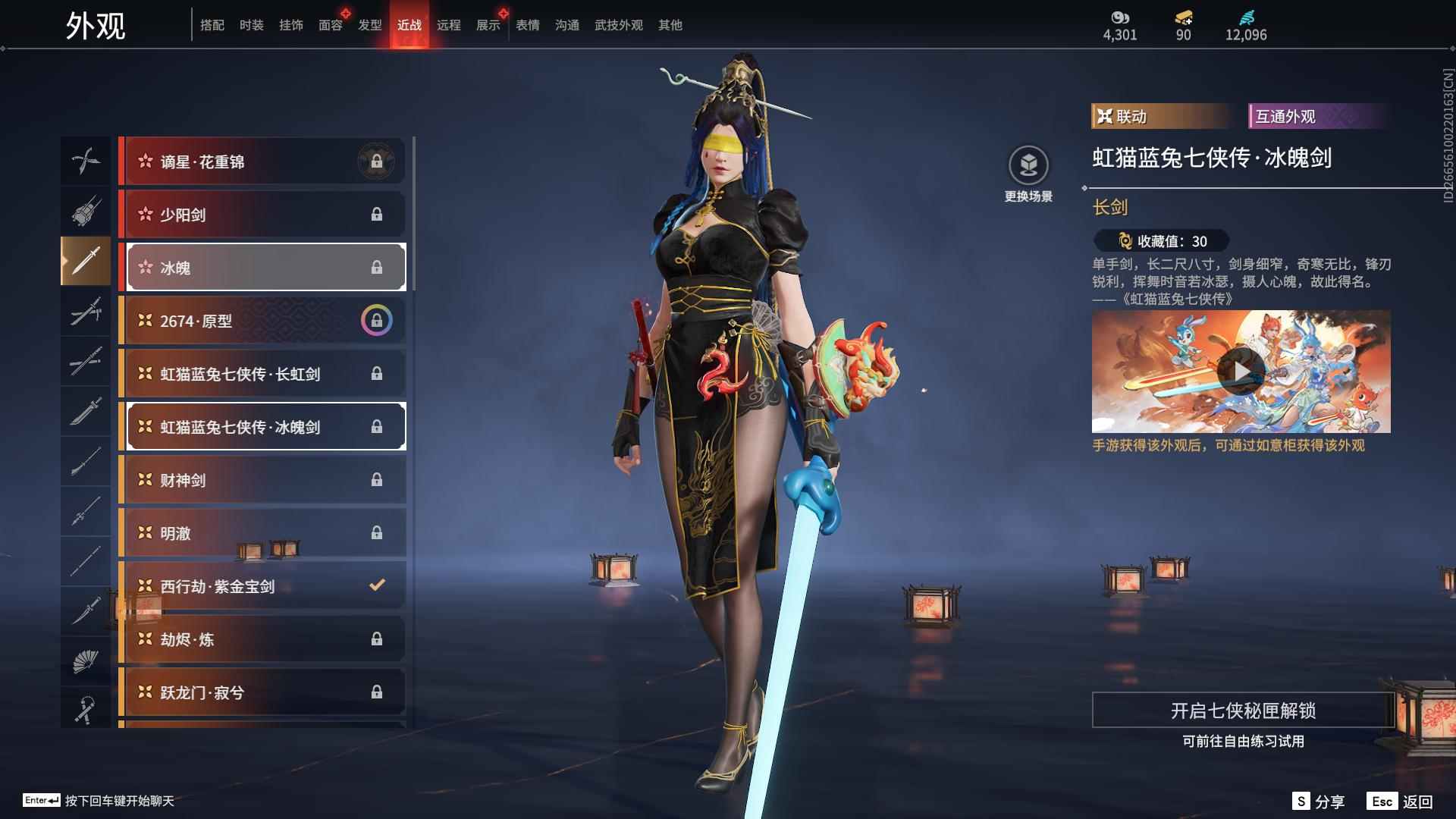The image size is (1456, 819).
Task: Select the 远程 weapon tab
Action: coord(448,25)
